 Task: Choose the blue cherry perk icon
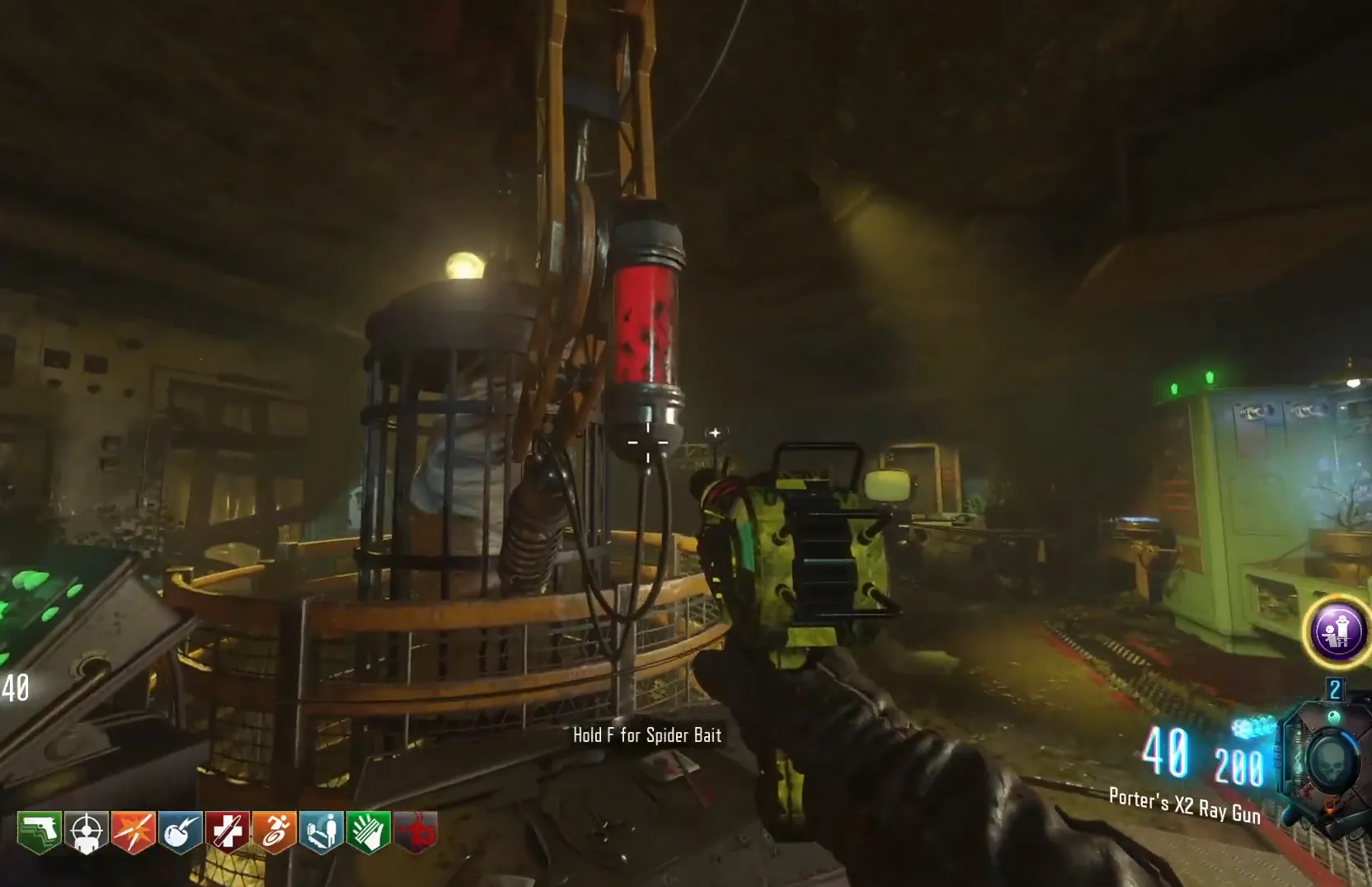[x=181, y=833]
